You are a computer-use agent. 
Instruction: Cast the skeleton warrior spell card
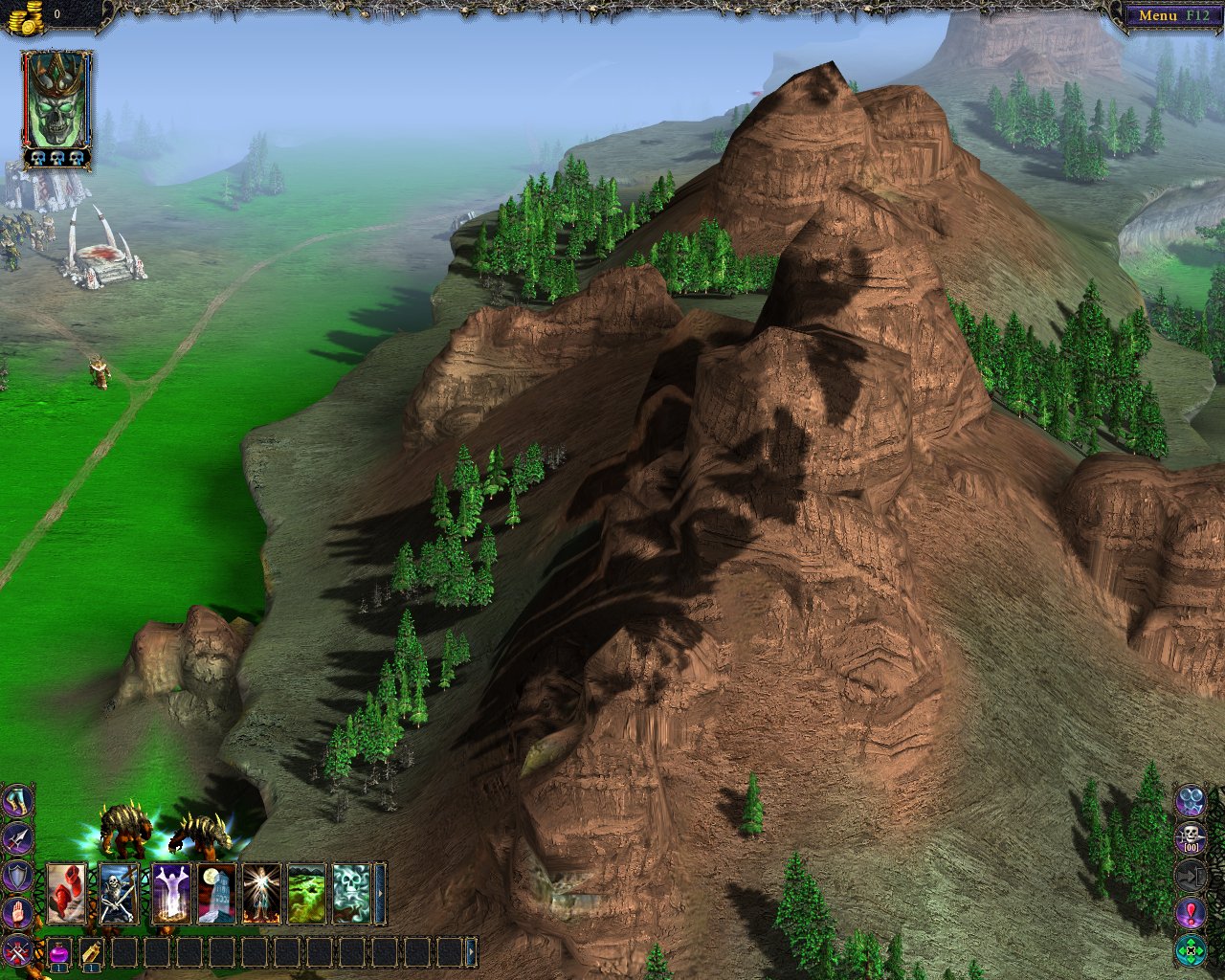[x=119, y=893]
